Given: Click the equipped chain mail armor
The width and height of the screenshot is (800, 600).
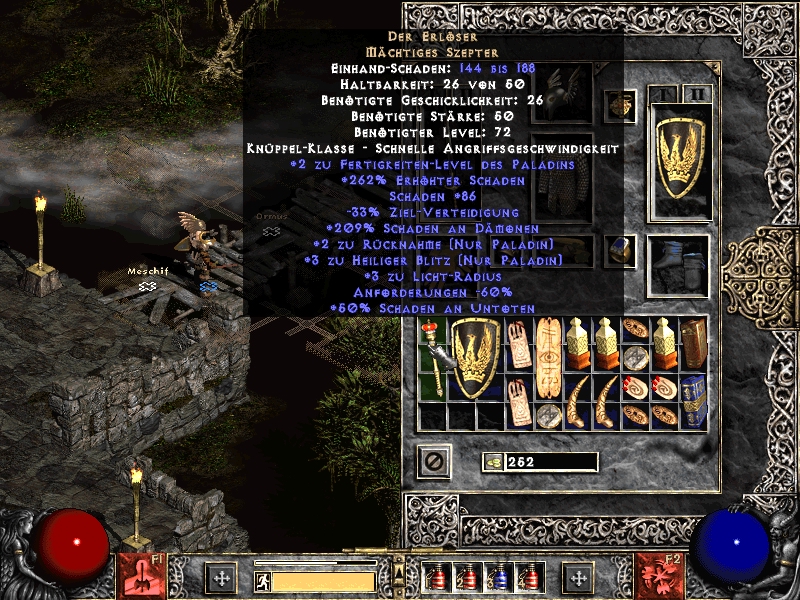Looking at the screenshot, I should tap(560, 178).
